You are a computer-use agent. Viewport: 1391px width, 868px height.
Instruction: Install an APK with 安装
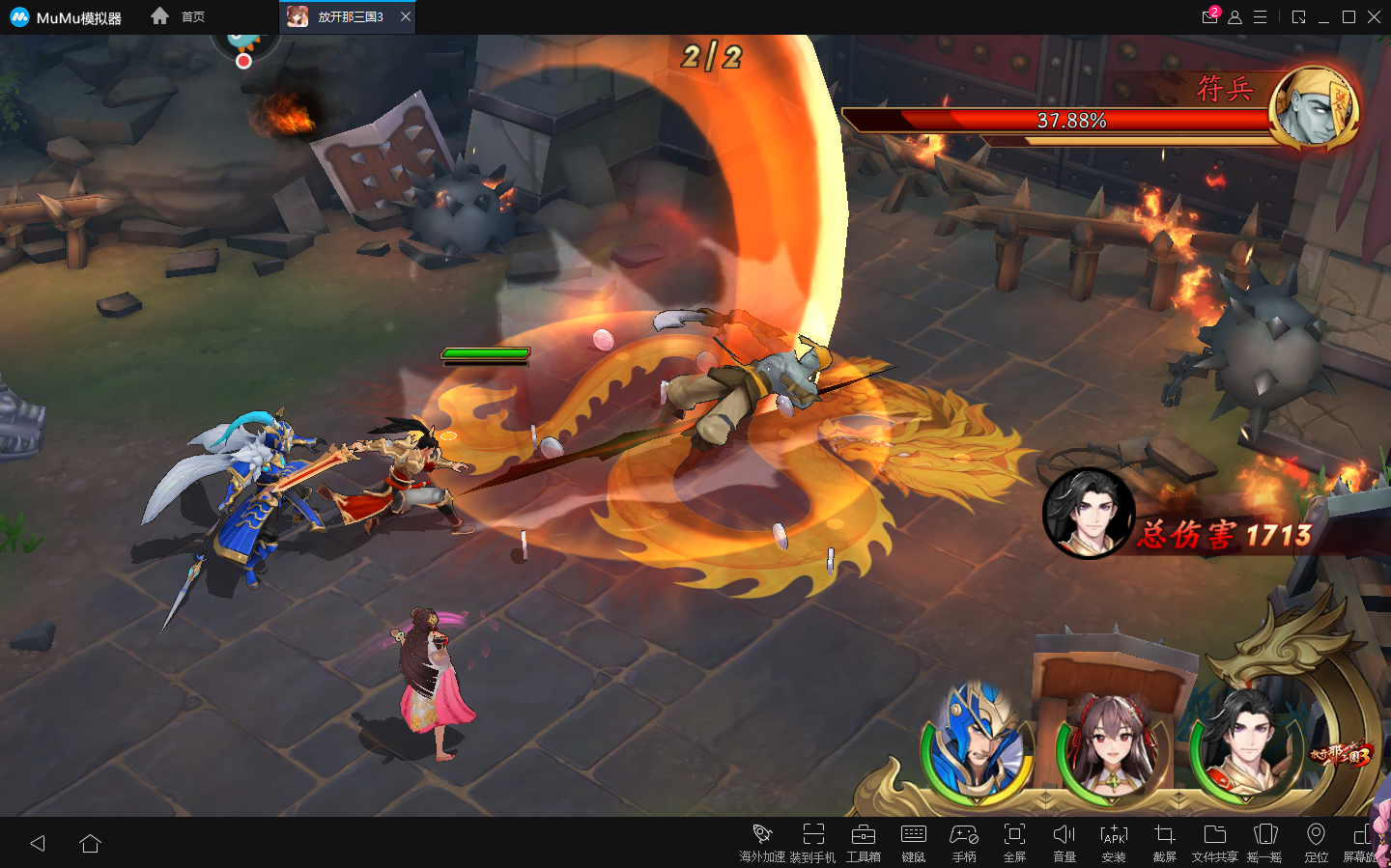tap(1114, 841)
